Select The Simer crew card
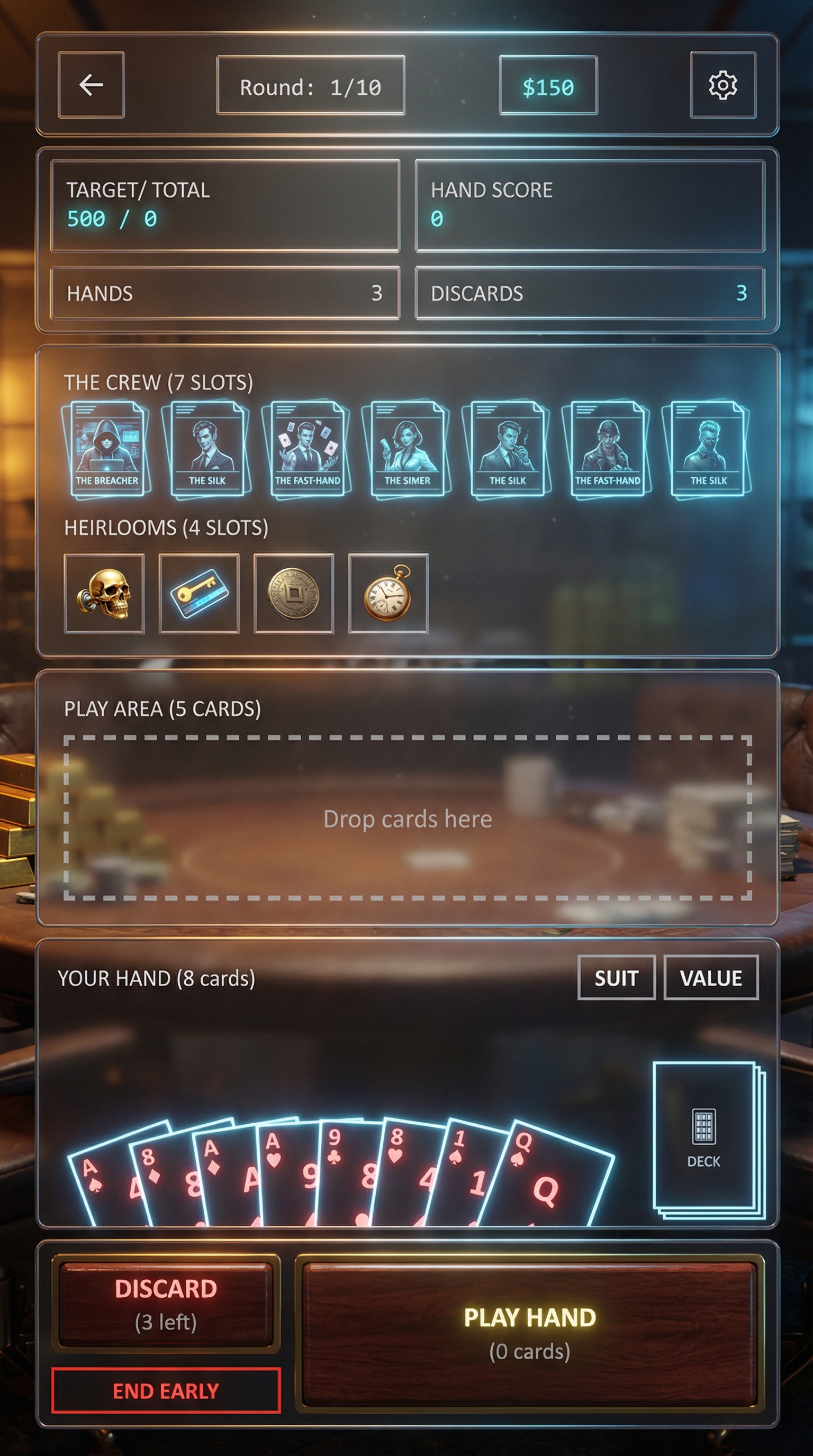Viewport: 813px width, 1456px height. pos(406,449)
